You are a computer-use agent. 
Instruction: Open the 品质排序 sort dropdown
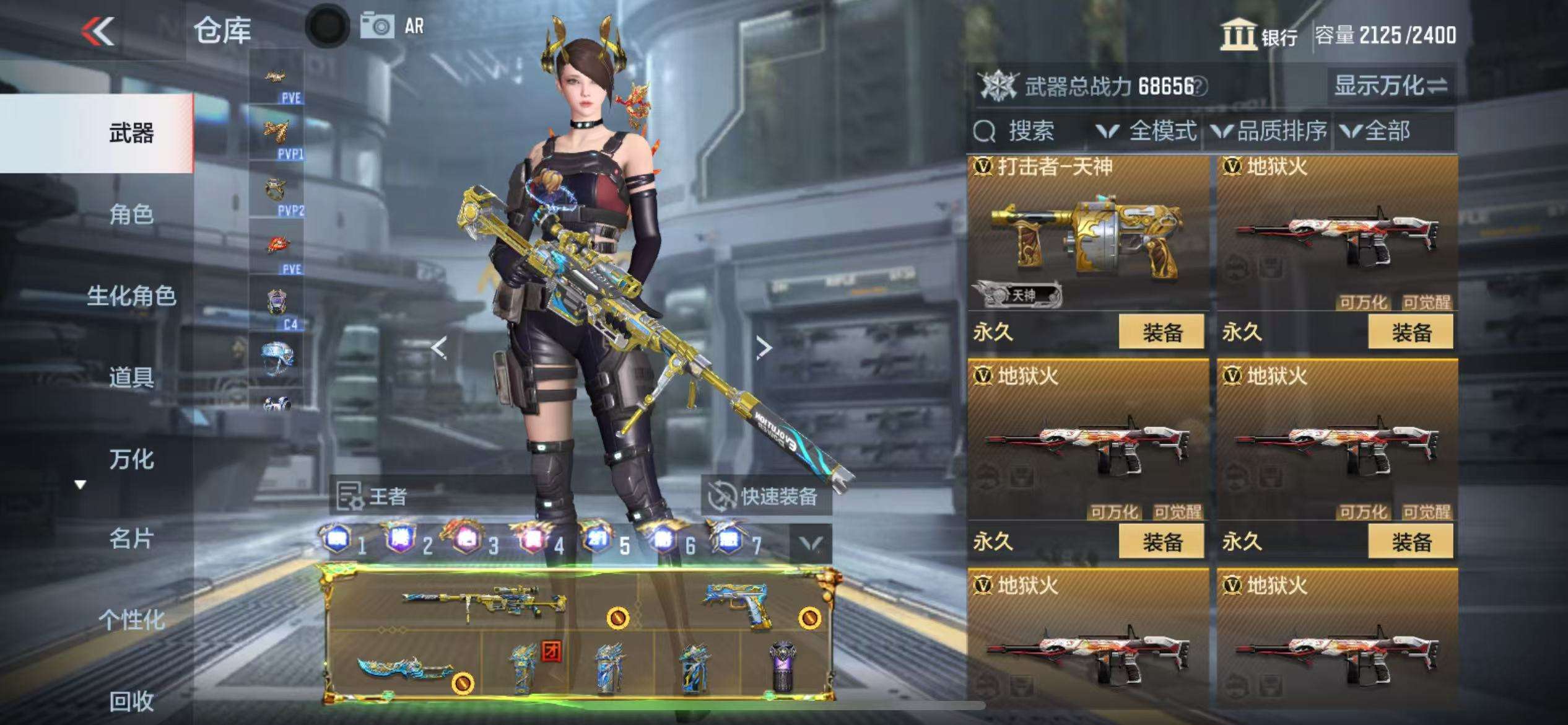[x=1270, y=131]
